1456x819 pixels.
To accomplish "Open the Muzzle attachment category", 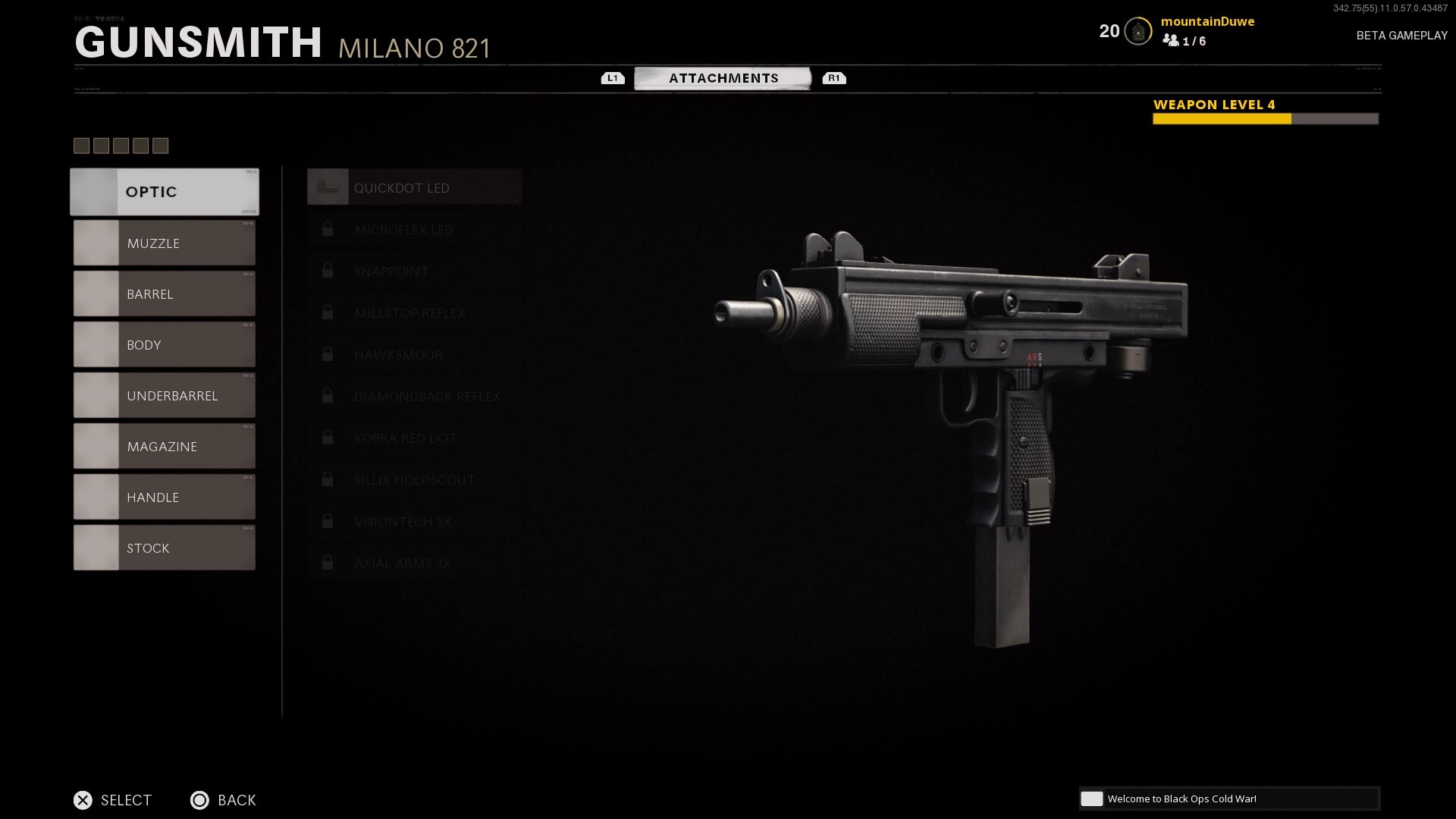I will tap(165, 243).
